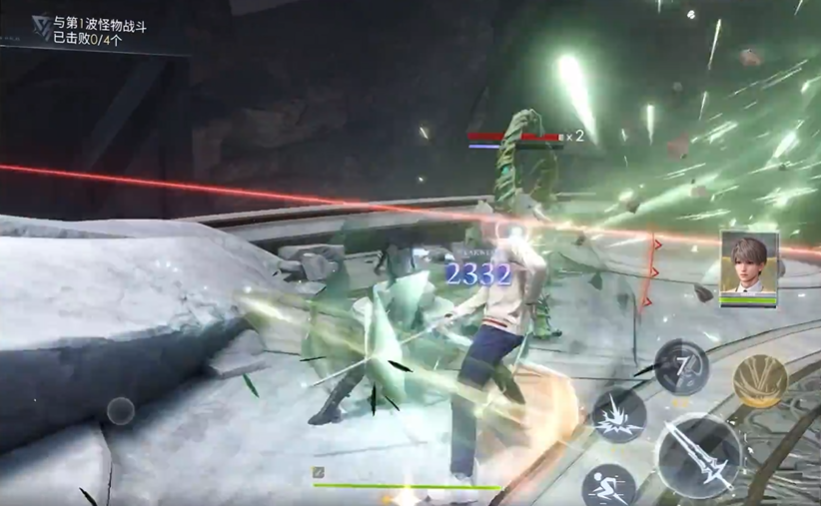Activate the skill on cooldown showing 7
The width and height of the screenshot is (821, 506).
click(x=682, y=367)
